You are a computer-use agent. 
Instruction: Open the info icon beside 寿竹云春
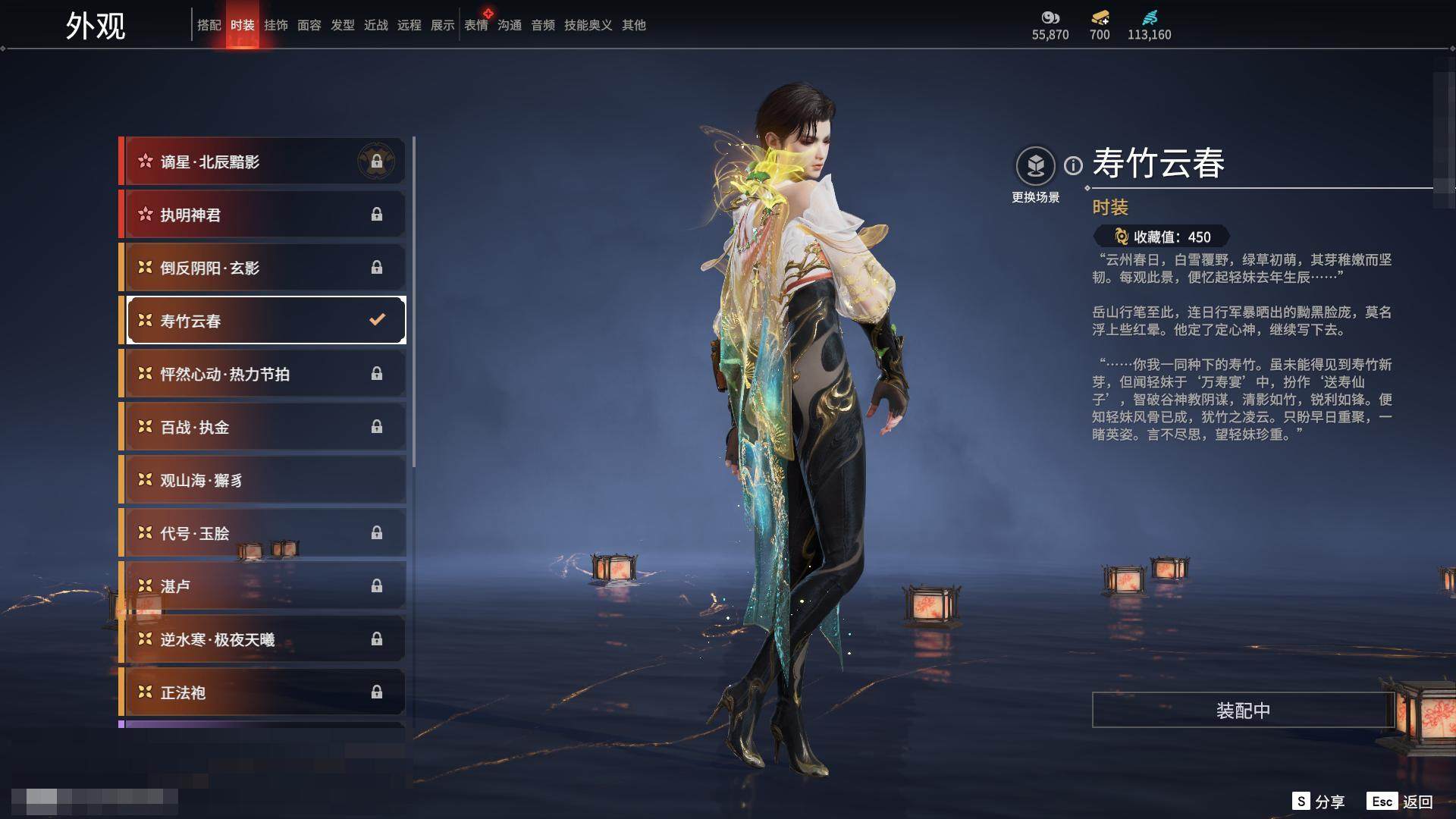click(x=1073, y=165)
